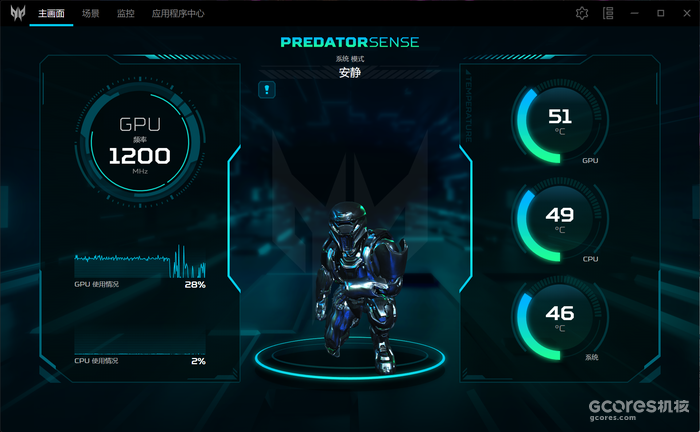This screenshot has height=432, width=700.
Task: Open the 场景 scenarios tab
Action: [x=90, y=13]
